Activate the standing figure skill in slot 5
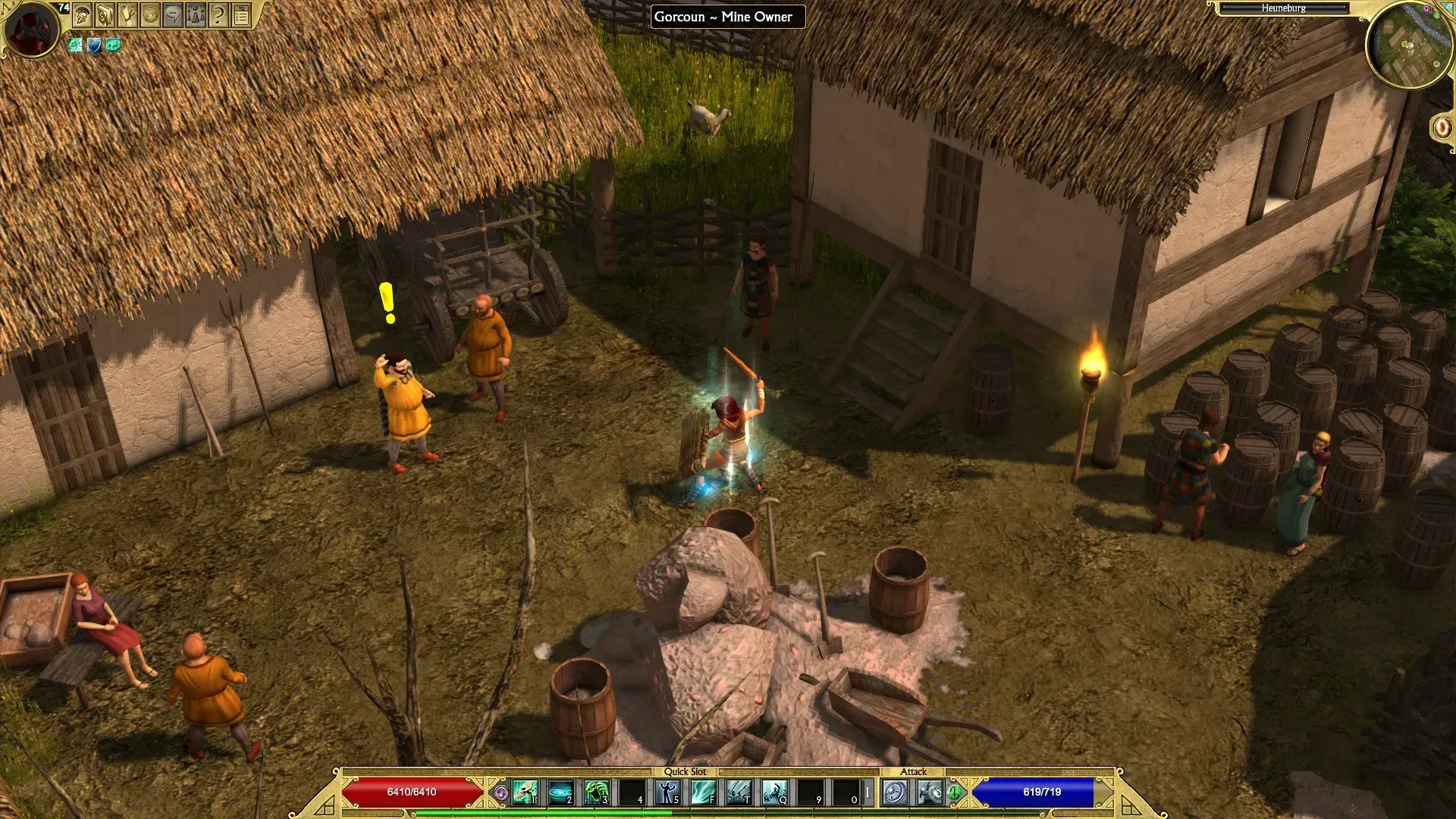Screen dimensions: 1456x819 click(667, 792)
